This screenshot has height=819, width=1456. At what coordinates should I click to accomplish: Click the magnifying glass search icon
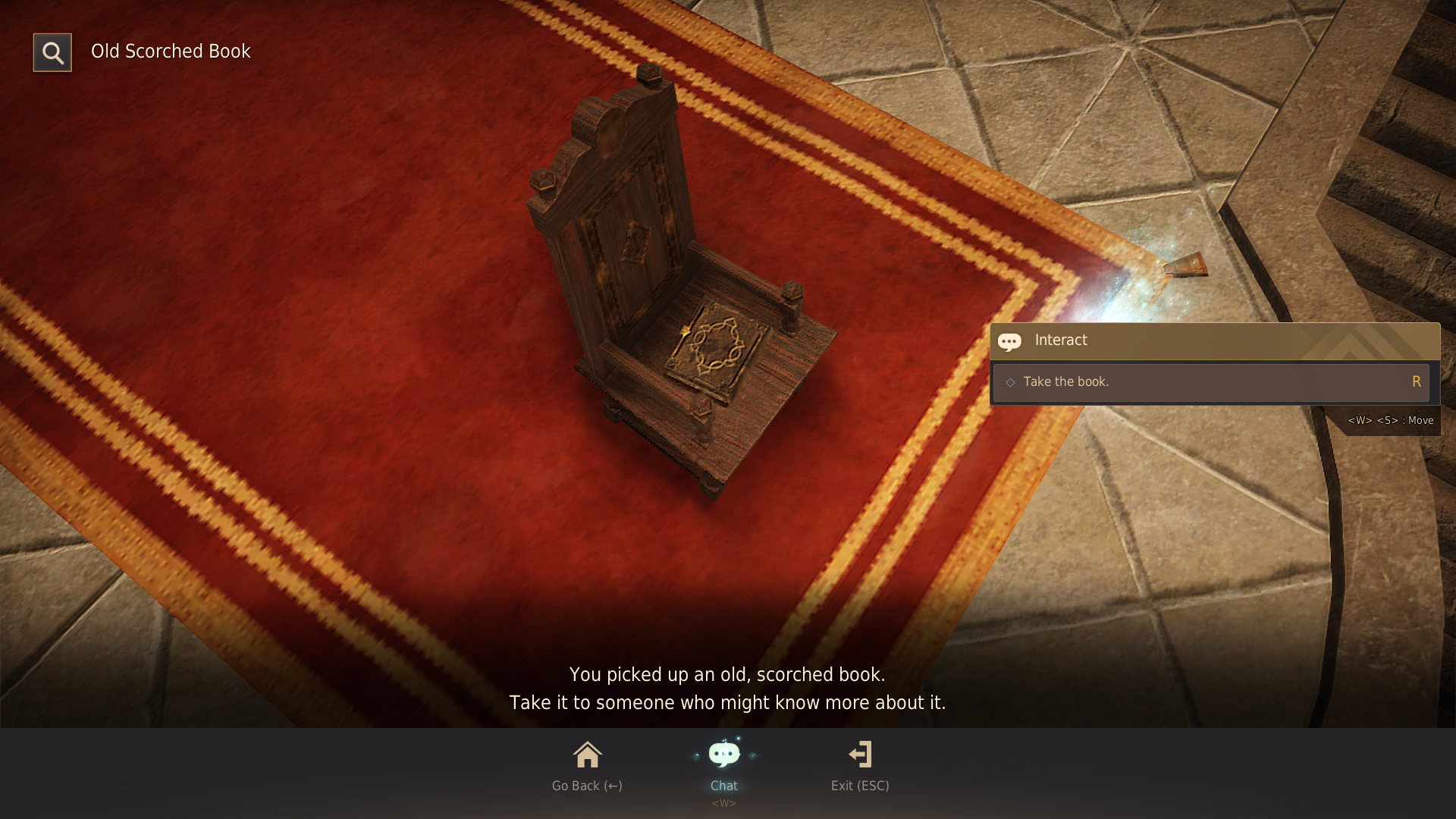pos(52,52)
